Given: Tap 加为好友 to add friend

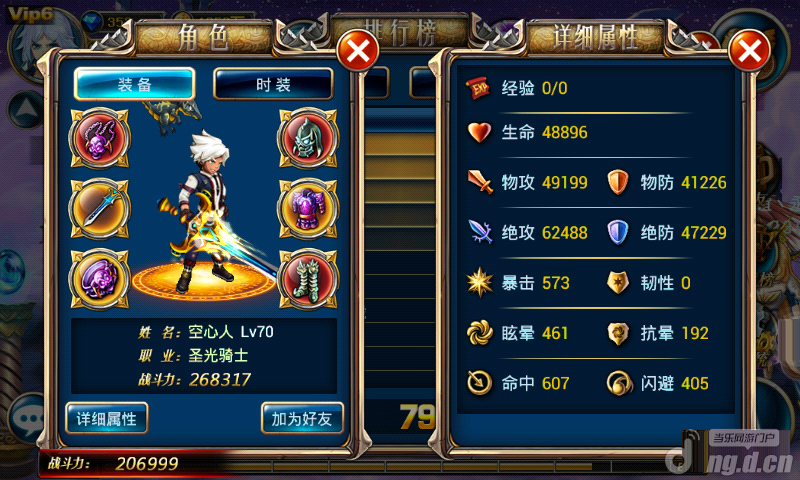Looking at the screenshot, I should click(x=302, y=417).
